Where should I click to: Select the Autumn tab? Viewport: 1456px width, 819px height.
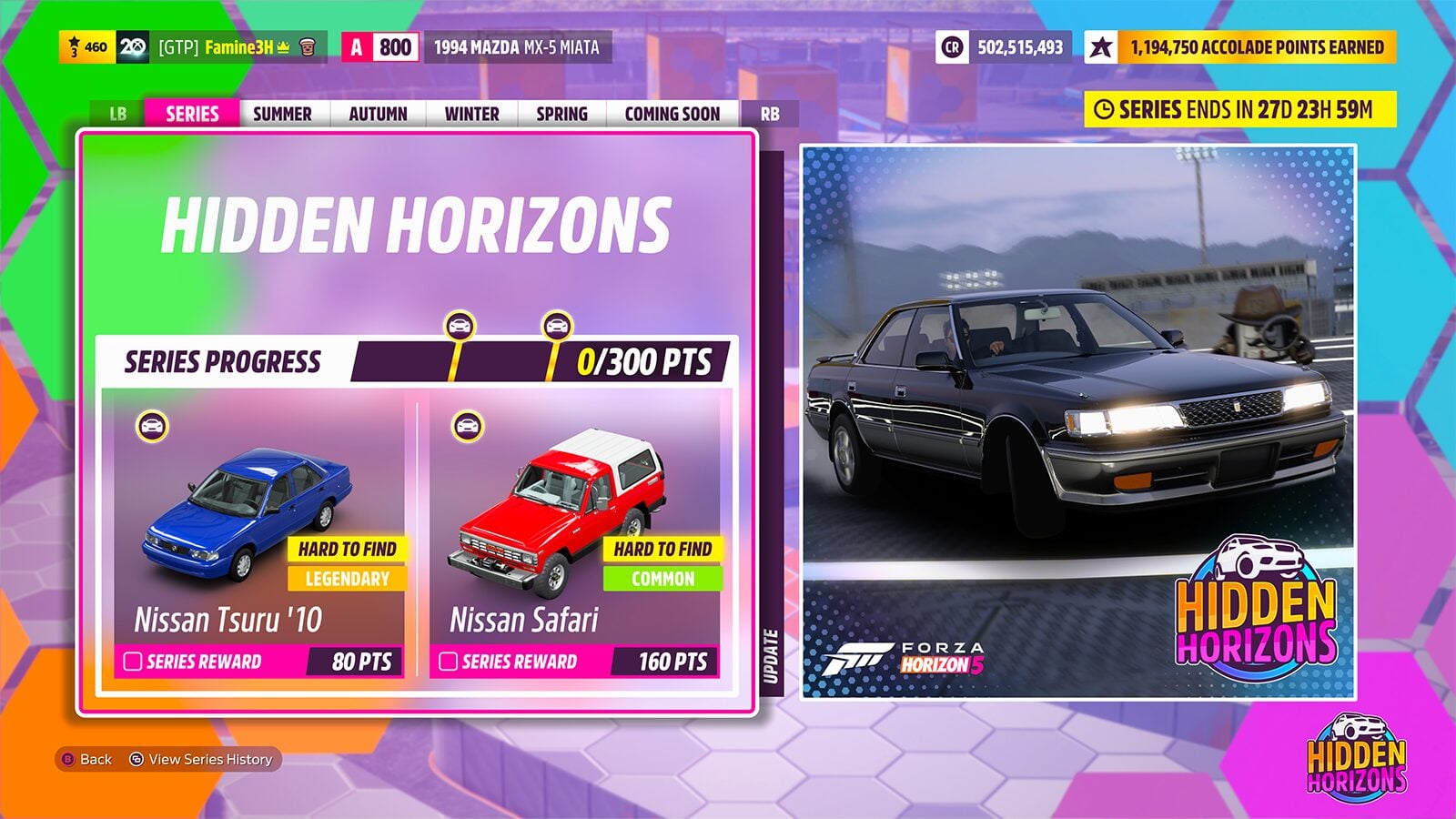click(x=378, y=114)
